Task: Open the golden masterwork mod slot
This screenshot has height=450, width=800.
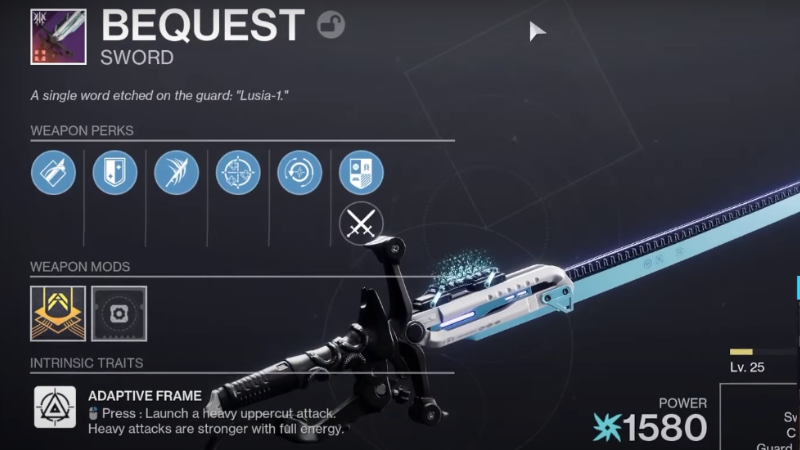Action: tap(58, 313)
